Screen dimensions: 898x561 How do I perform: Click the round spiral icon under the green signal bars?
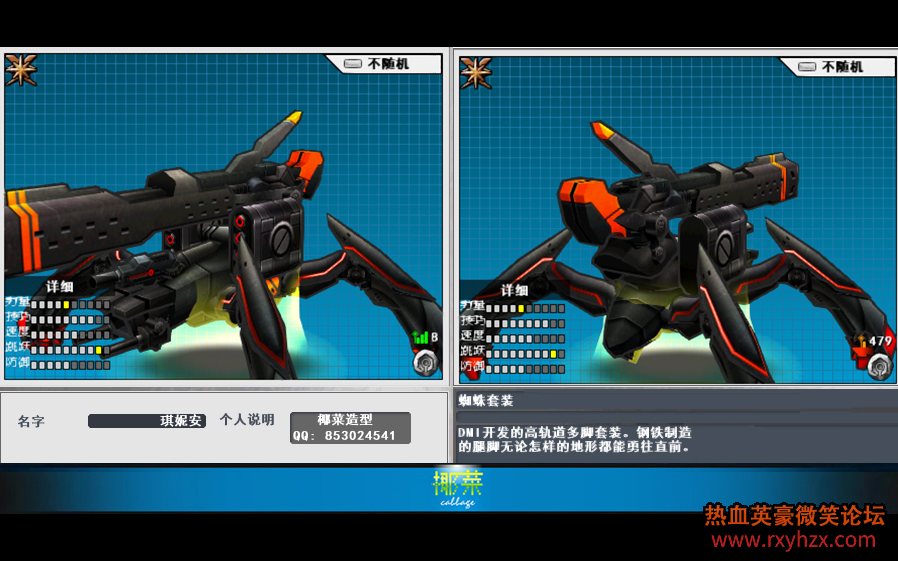(x=426, y=362)
